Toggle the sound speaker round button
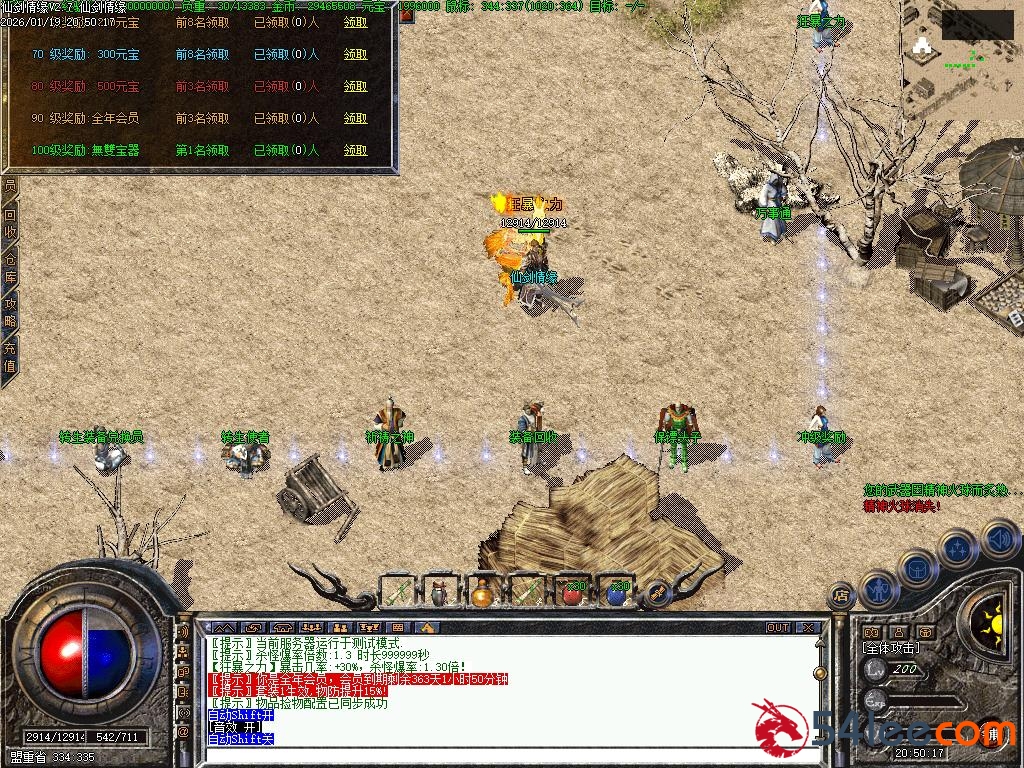The image size is (1024, 768). (999, 539)
